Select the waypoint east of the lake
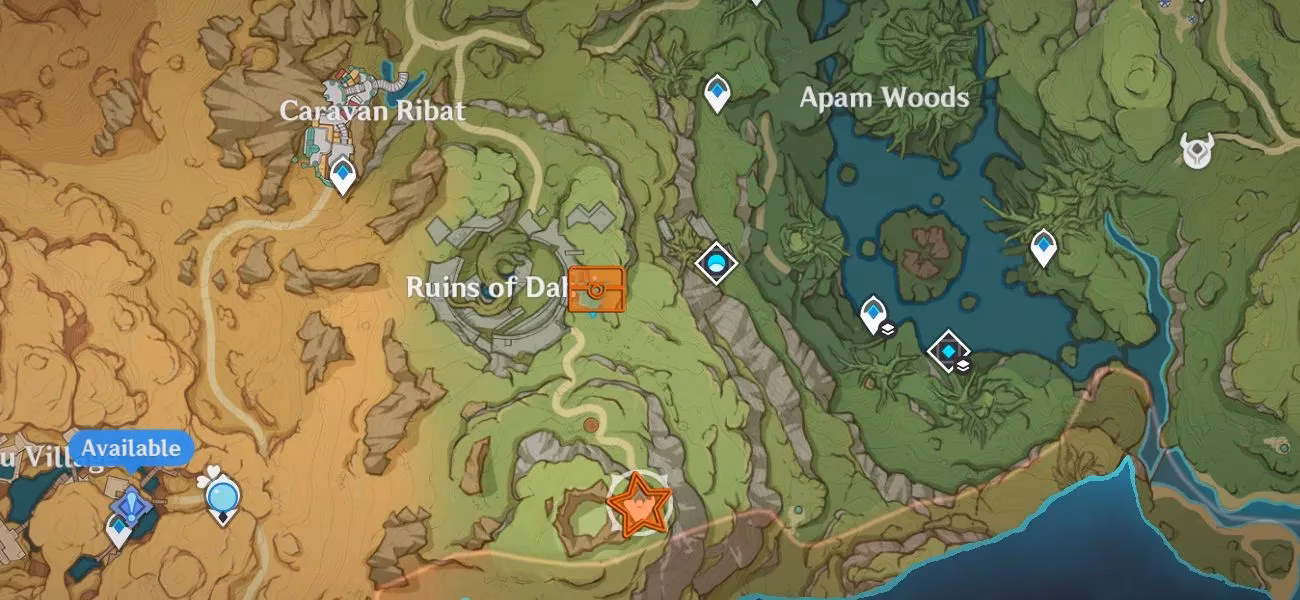 click(x=1043, y=246)
